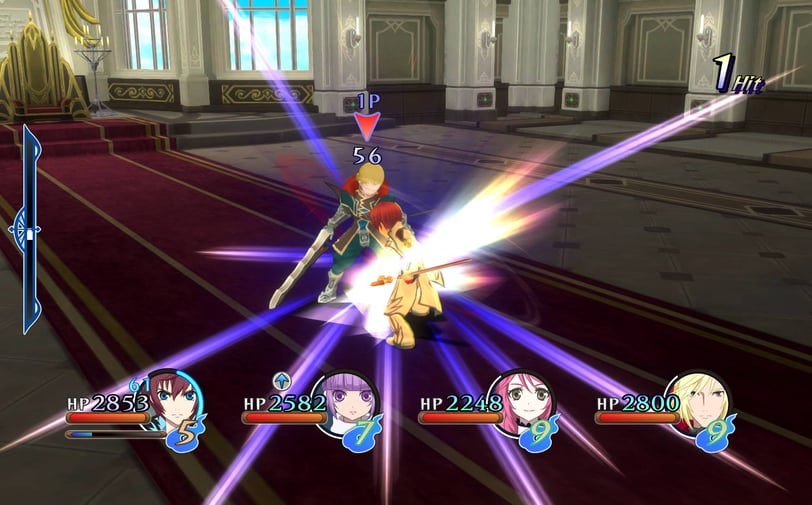Choose the pink-haired girl party portrait
812x505 pixels.
(x=522, y=401)
